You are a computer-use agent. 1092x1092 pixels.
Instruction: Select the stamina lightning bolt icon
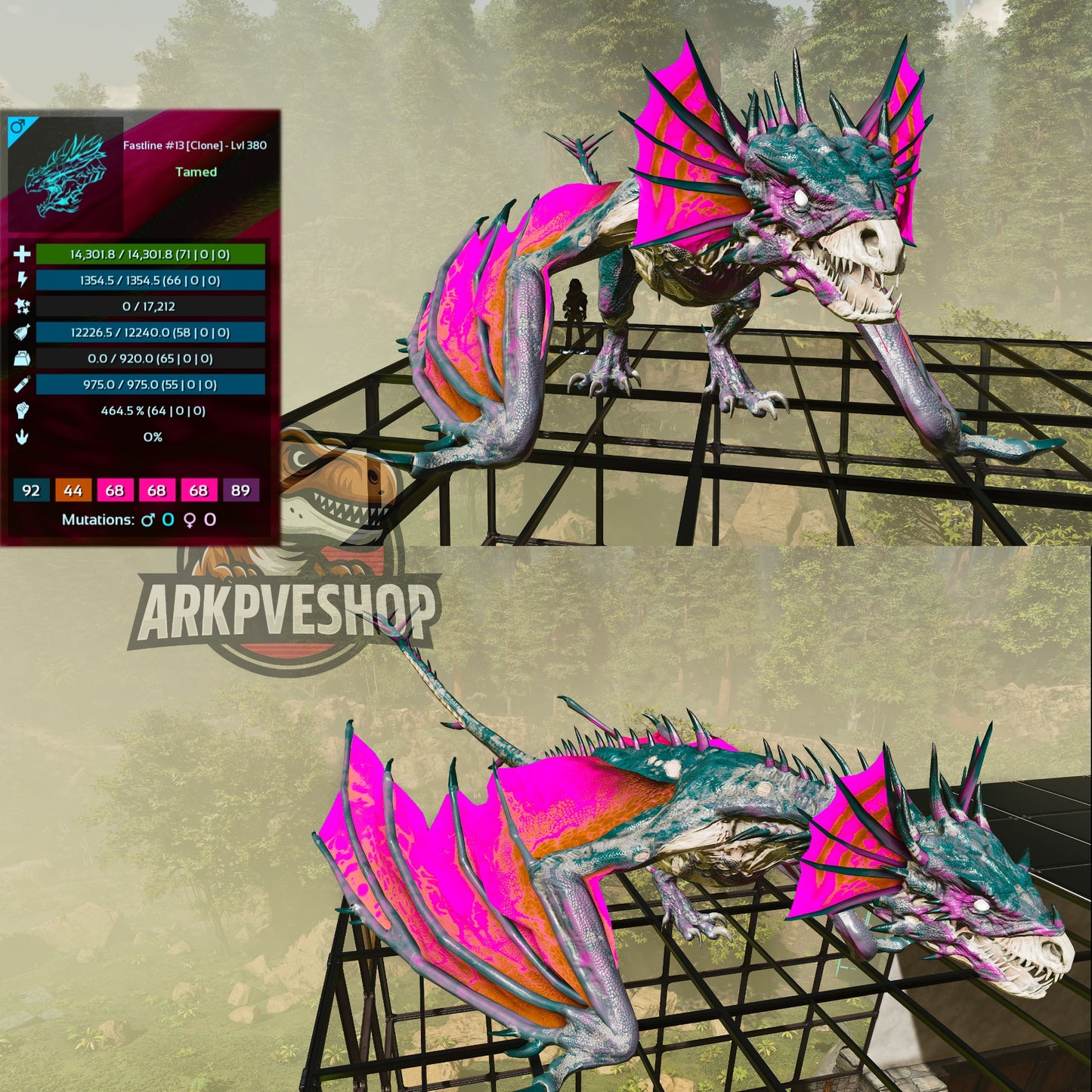[23, 280]
